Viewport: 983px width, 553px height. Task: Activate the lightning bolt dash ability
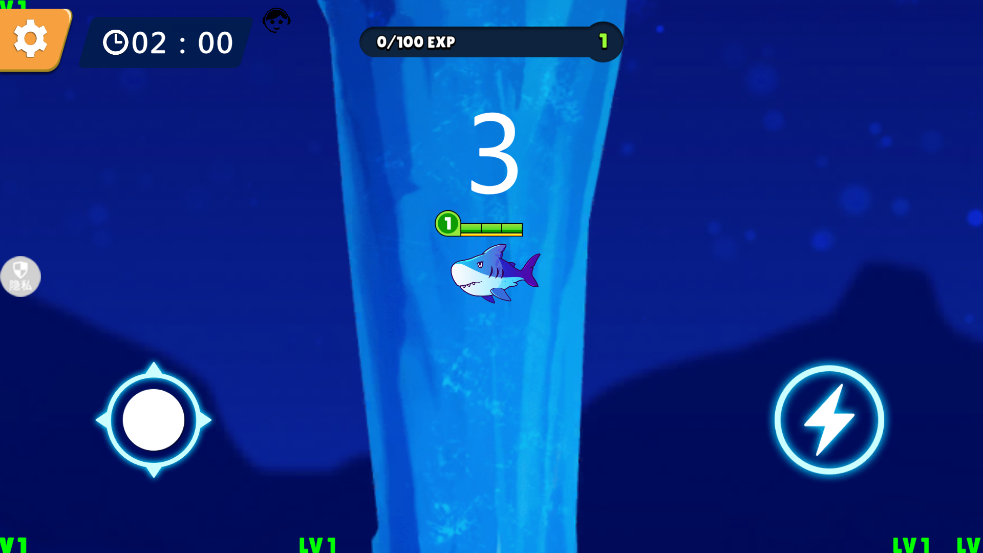[828, 419]
